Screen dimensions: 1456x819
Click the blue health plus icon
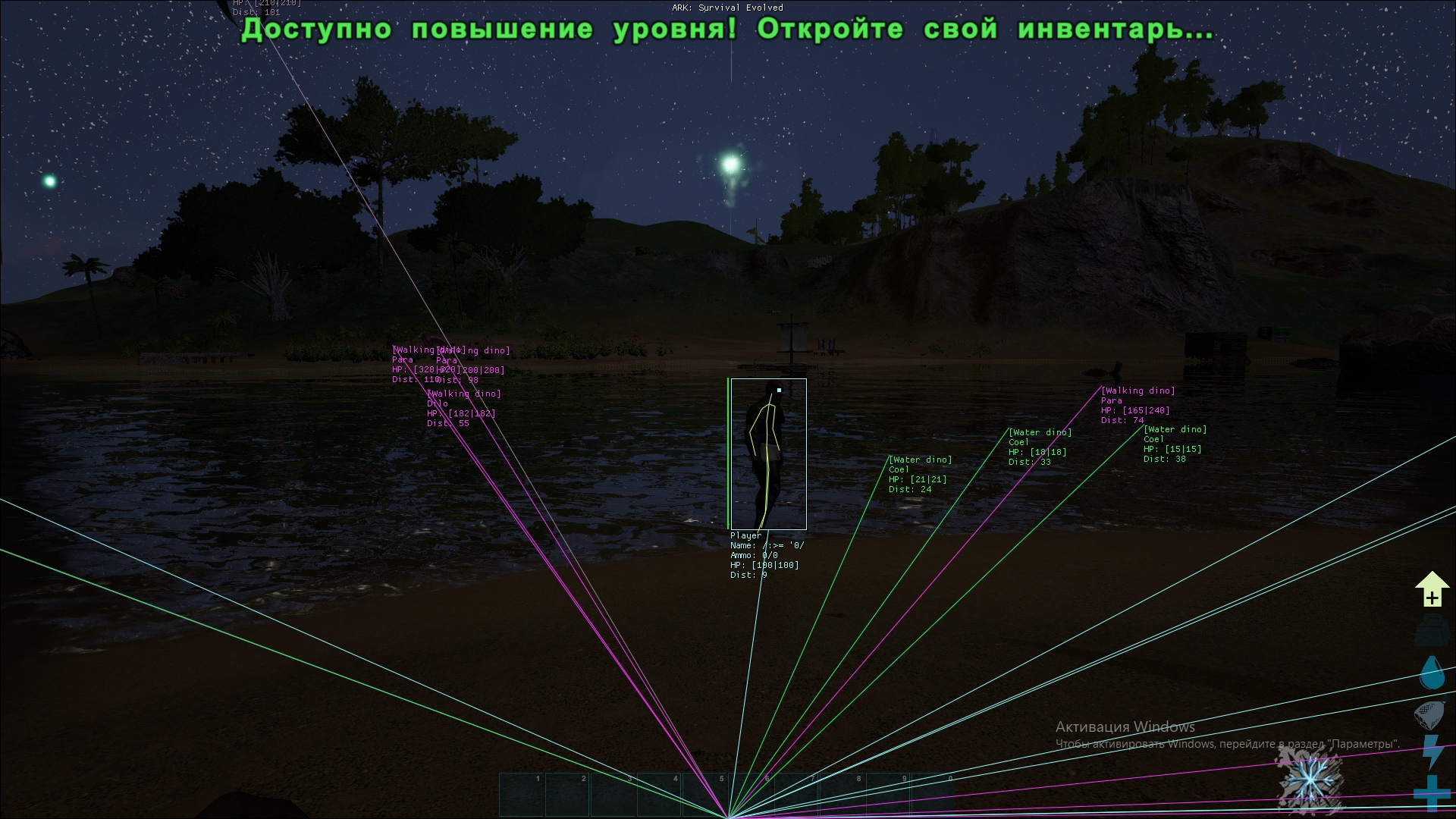click(x=1431, y=792)
